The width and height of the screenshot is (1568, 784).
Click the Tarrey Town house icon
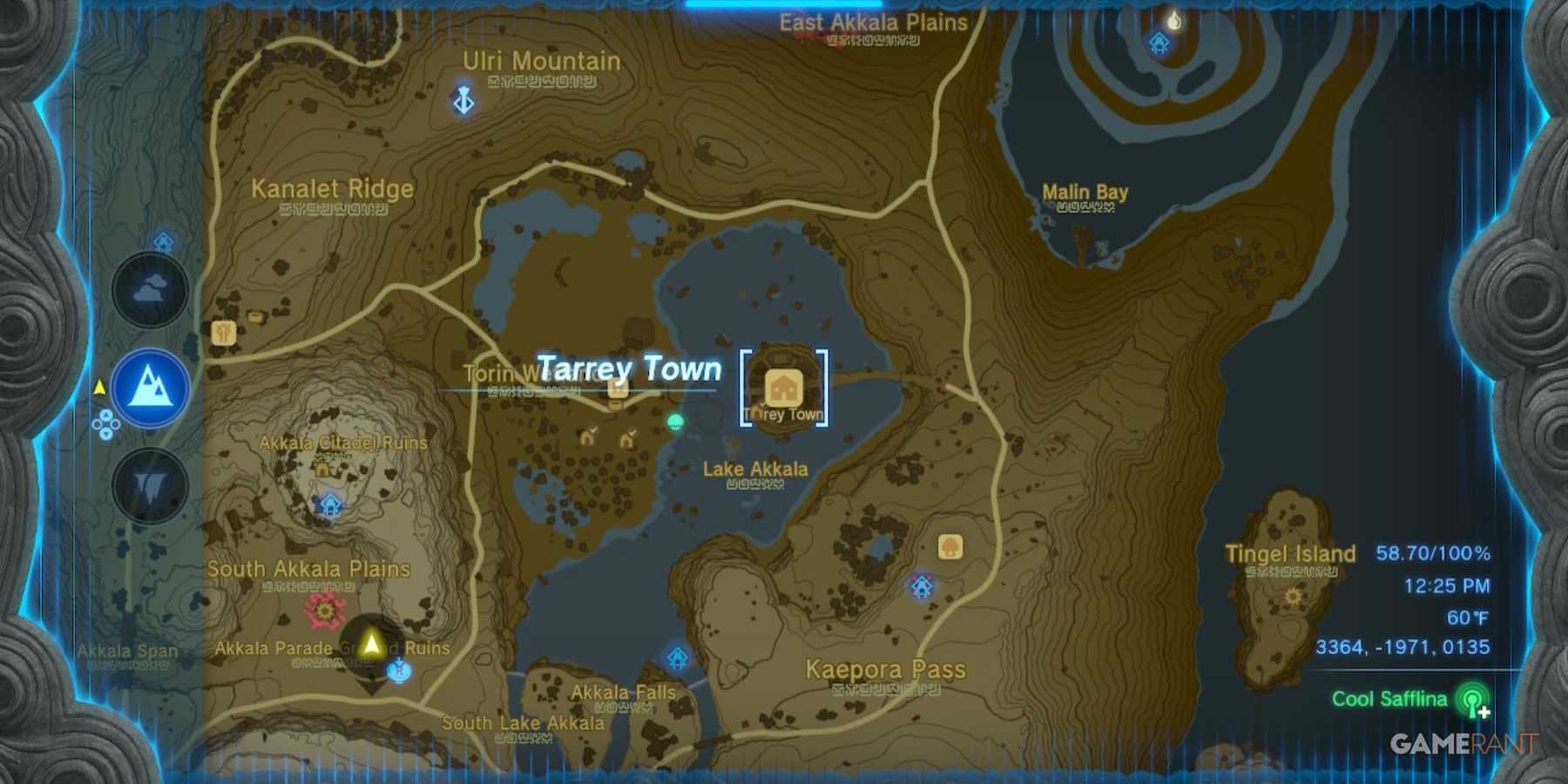tap(782, 385)
